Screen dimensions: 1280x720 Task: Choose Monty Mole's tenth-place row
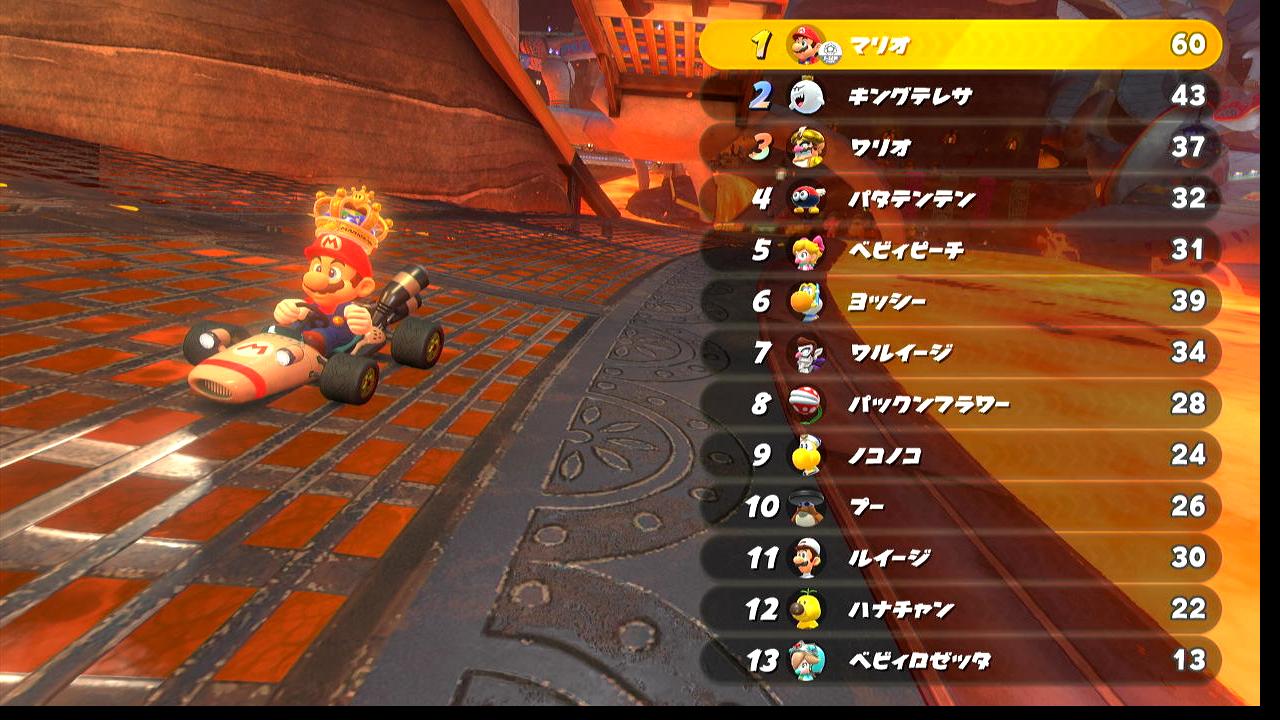pos(960,506)
